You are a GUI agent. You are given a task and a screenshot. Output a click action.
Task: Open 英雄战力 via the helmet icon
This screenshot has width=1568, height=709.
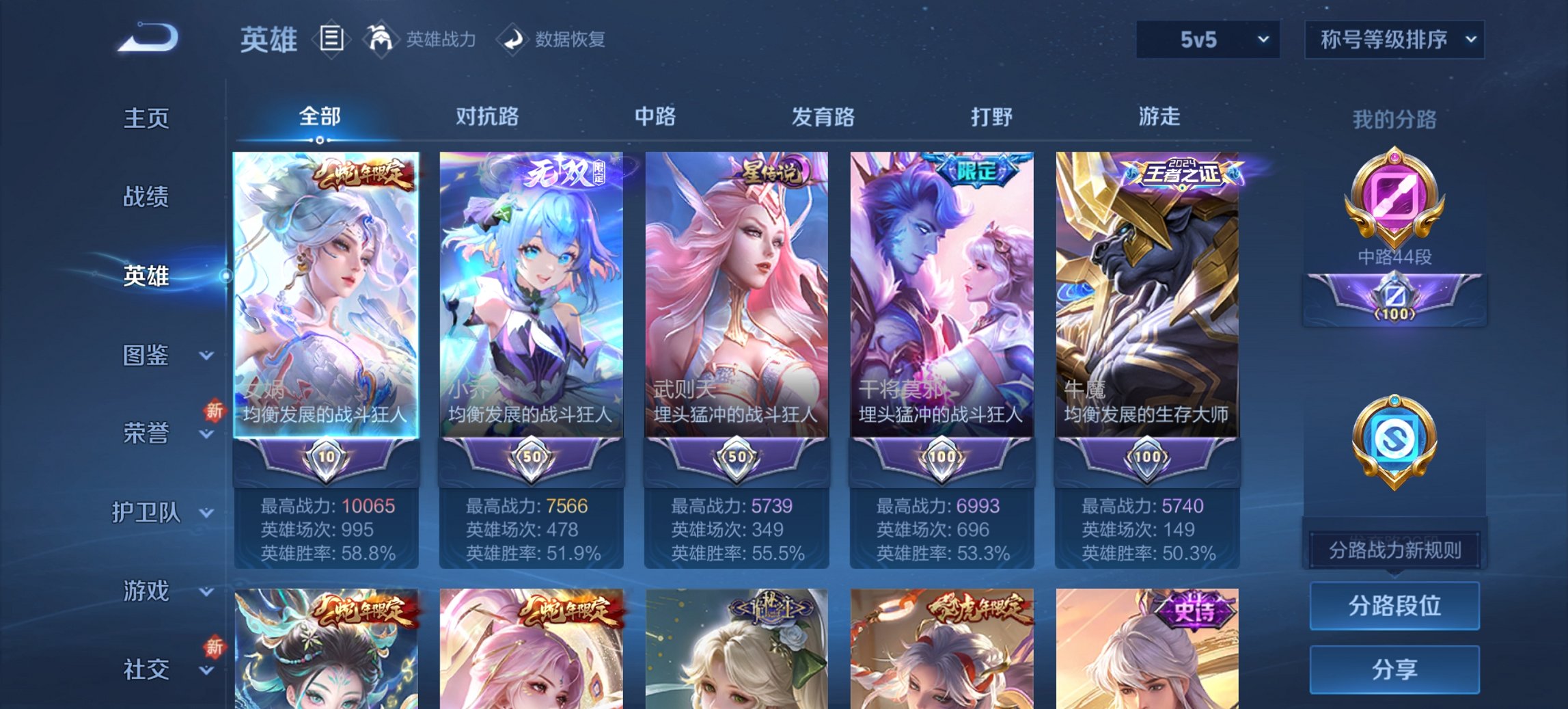381,40
